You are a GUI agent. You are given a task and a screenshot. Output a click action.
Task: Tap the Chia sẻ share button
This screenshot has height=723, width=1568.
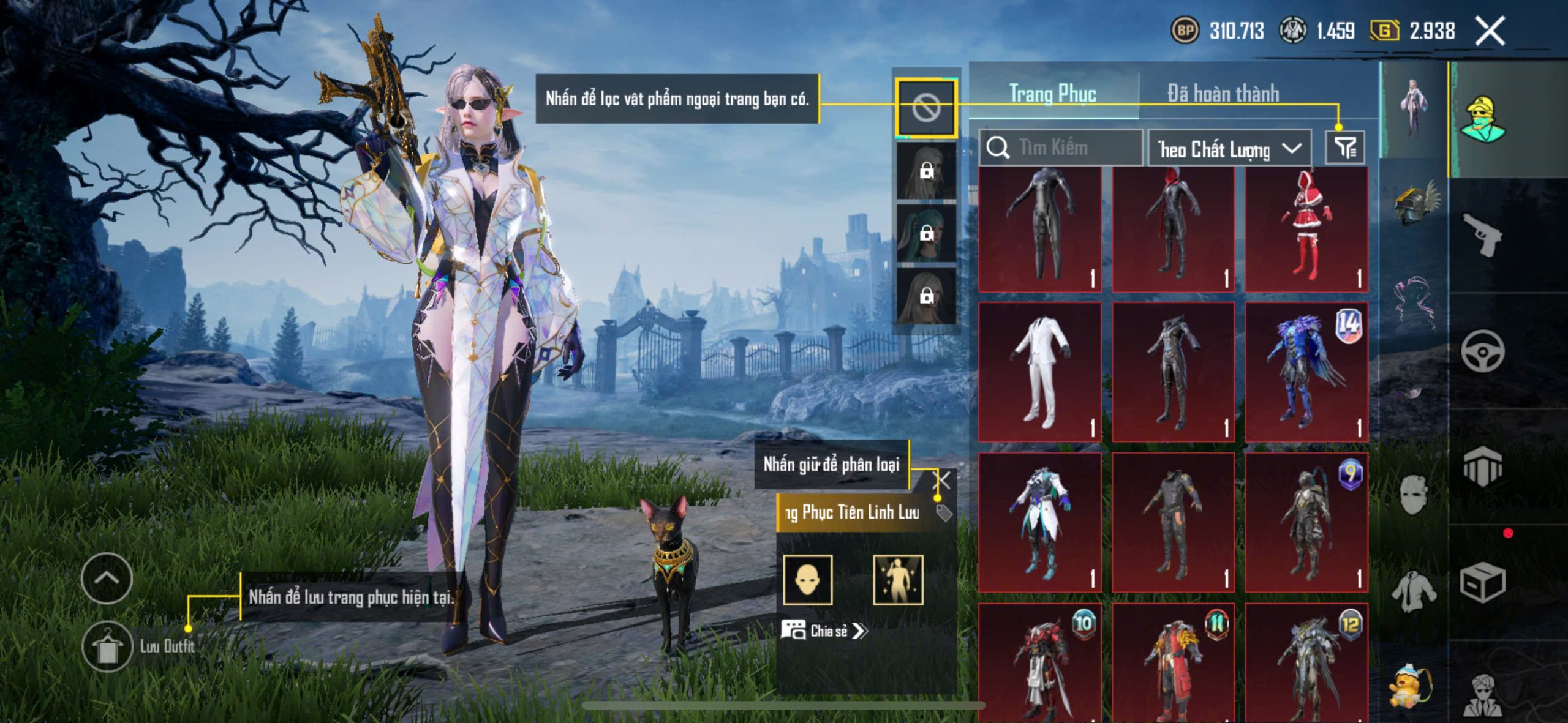pyautogui.click(x=824, y=631)
